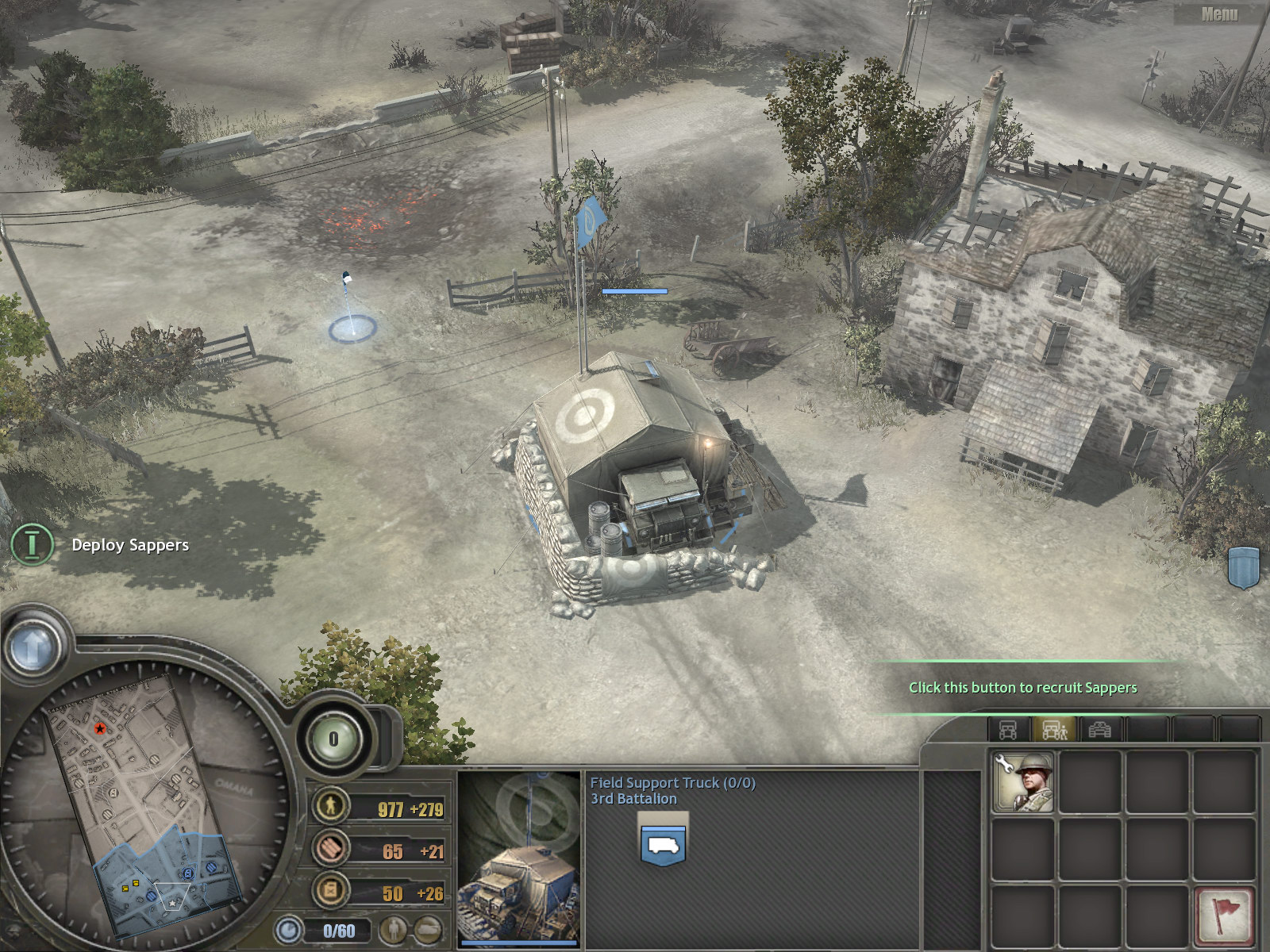Select the Deploy Sappers objective icon
1270x952 pixels.
[x=32, y=544]
